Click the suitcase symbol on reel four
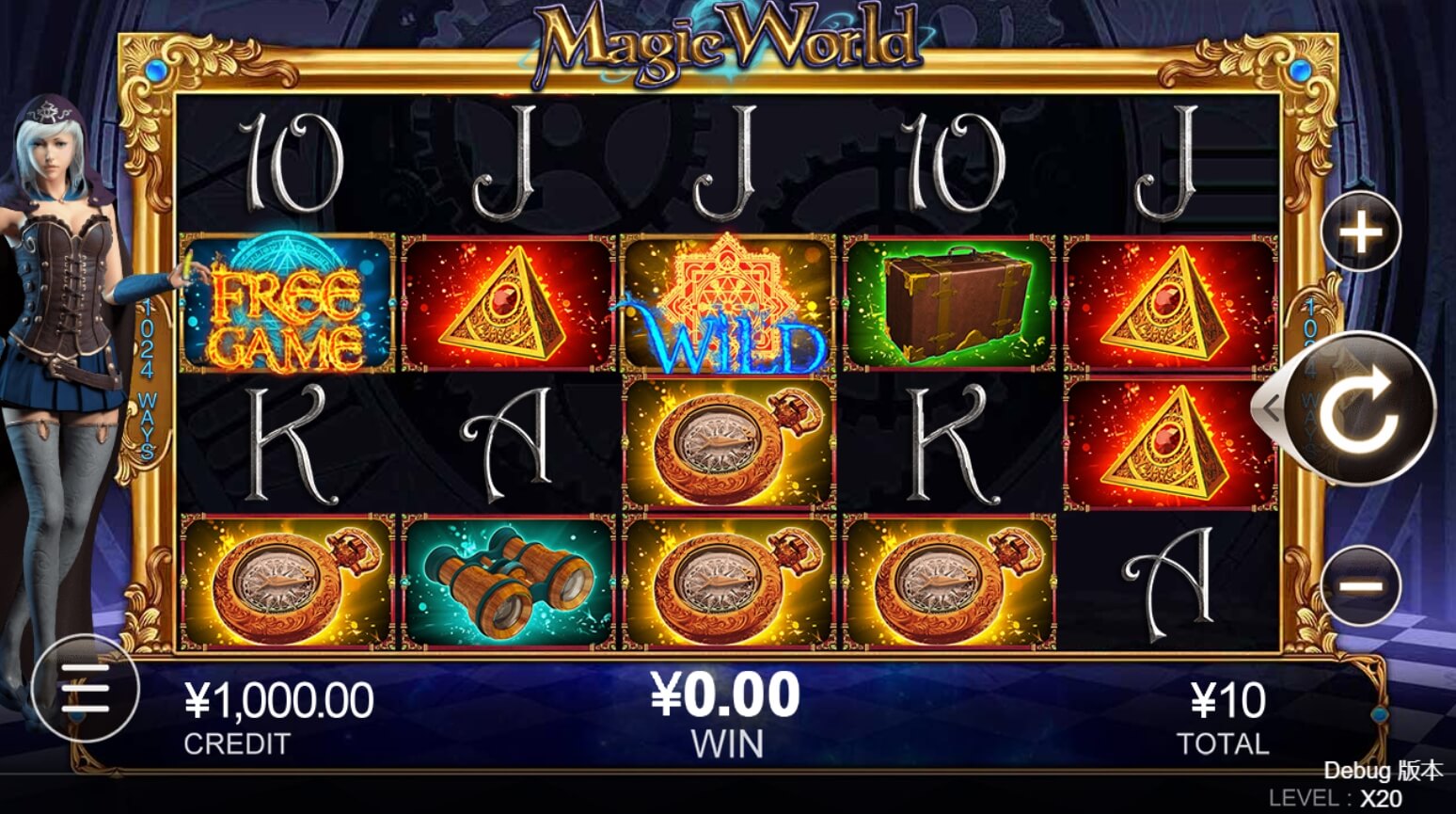 click(x=950, y=304)
